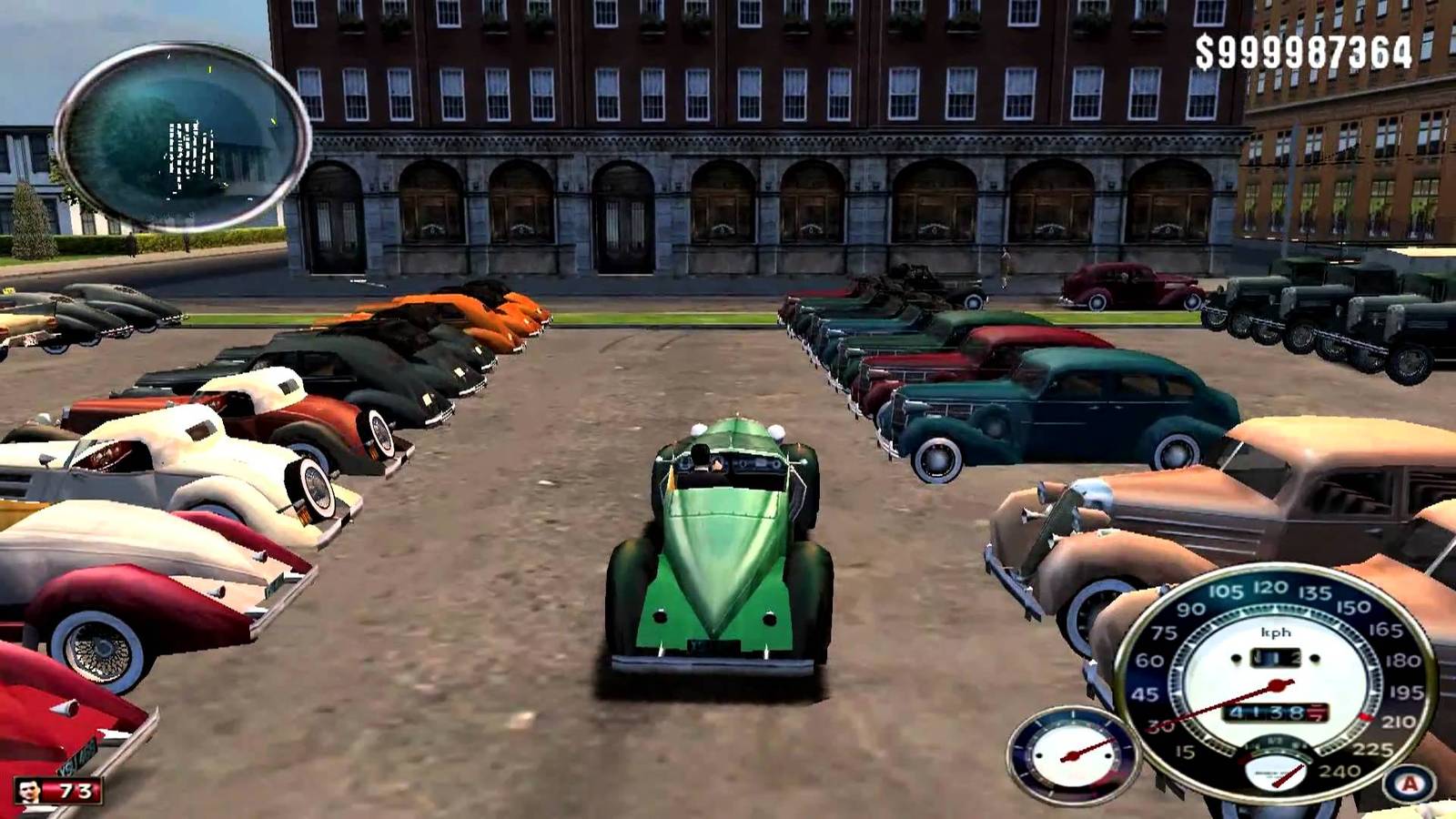Image resolution: width=1456 pixels, height=819 pixels.
Task: Select the red 'A' gear indicator
Action: tap(1410, 784)
